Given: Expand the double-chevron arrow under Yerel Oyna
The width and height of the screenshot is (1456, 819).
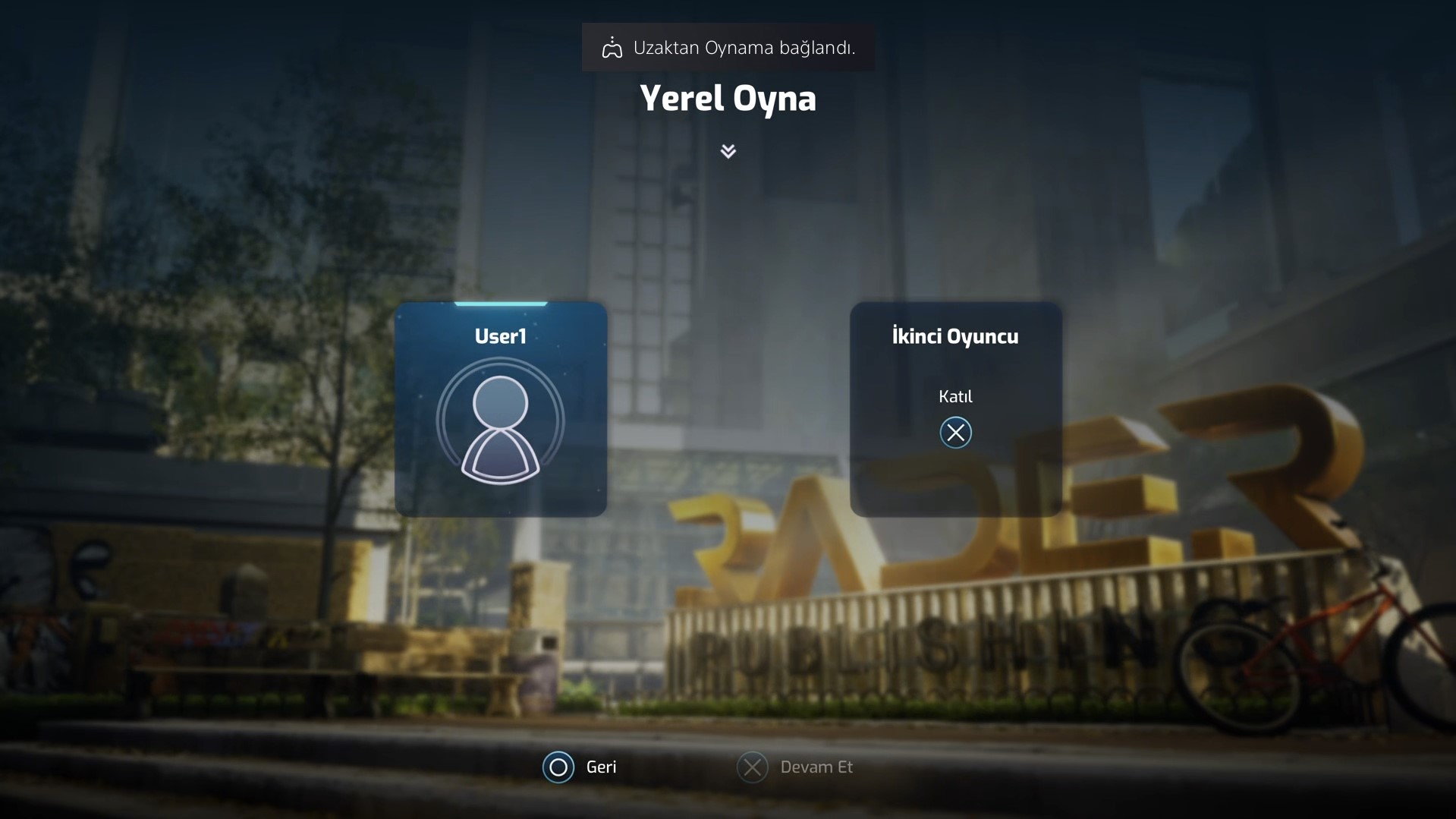Looking at the screenshot, I should point(728,151).
